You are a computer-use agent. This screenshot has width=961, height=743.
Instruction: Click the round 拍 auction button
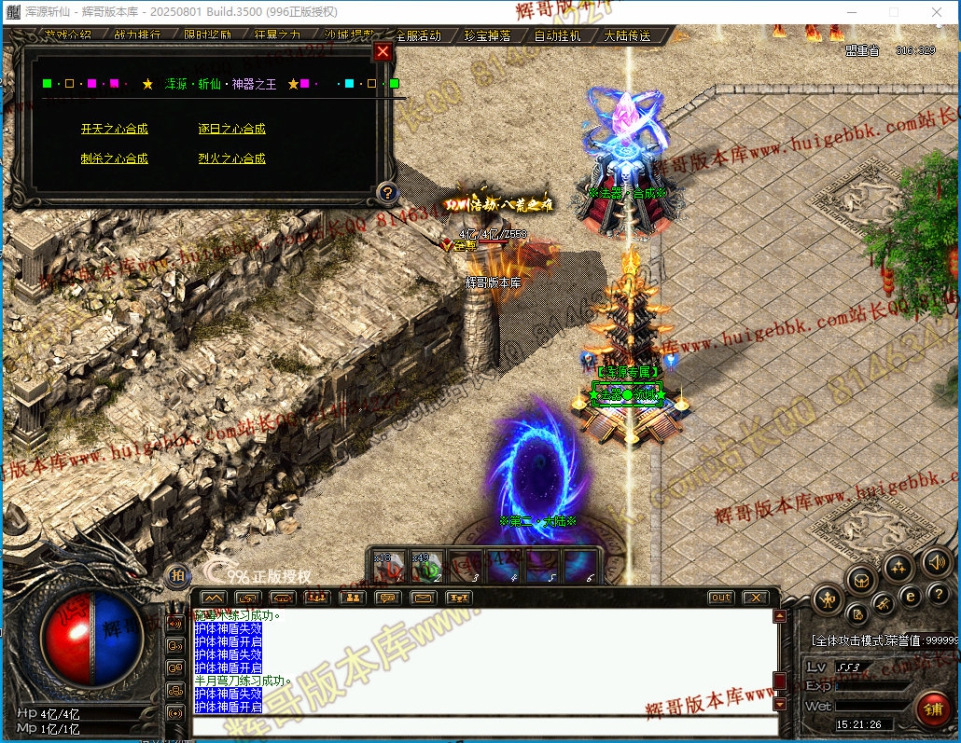pyautogui.click(x=177, y=575)
